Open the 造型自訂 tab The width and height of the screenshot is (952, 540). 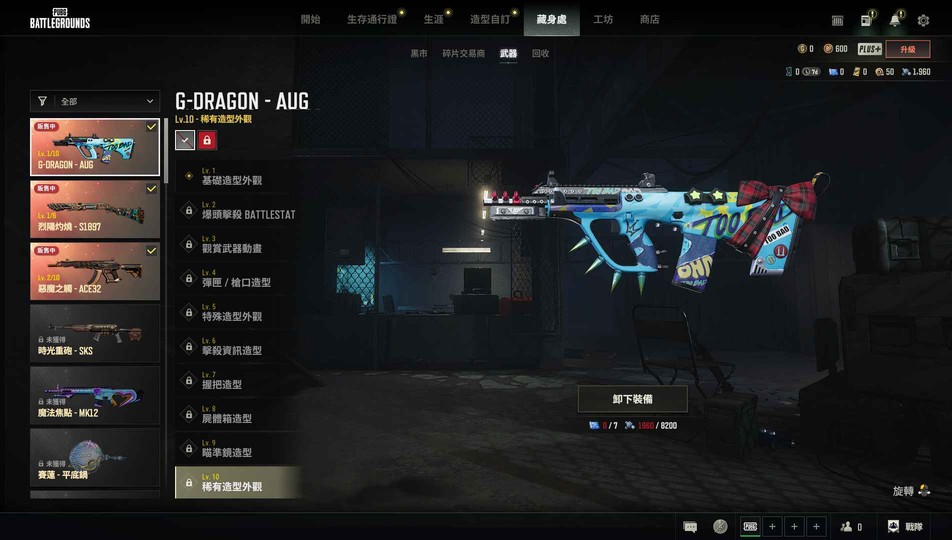tap(490, 19)
